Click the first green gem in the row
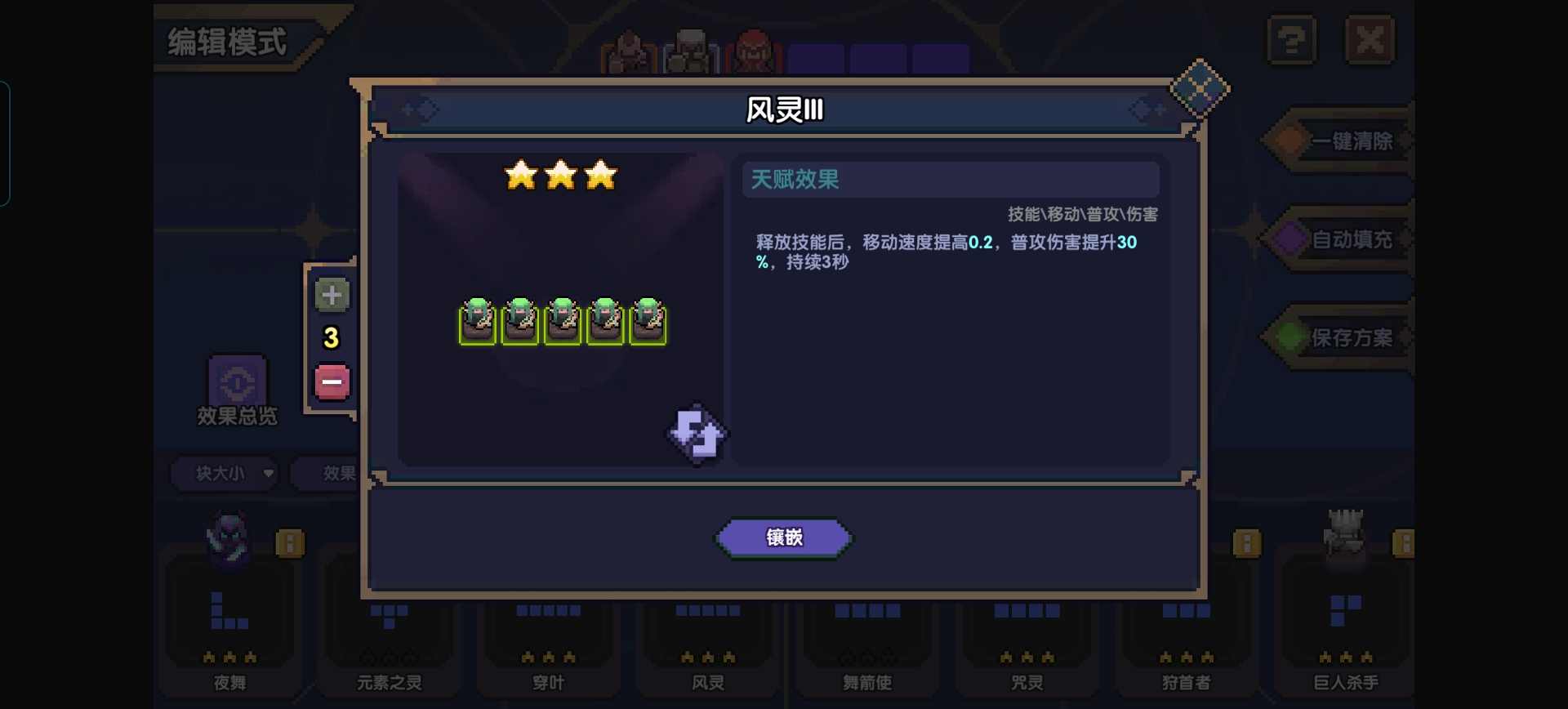This screenshot has height=709, width=1568. pos(478,320)
